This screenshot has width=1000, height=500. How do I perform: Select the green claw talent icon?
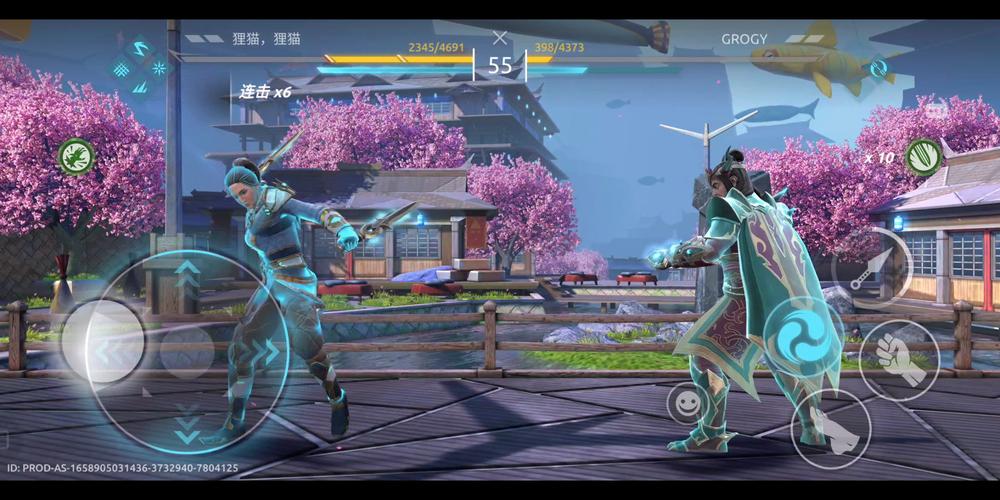(76, 156)
